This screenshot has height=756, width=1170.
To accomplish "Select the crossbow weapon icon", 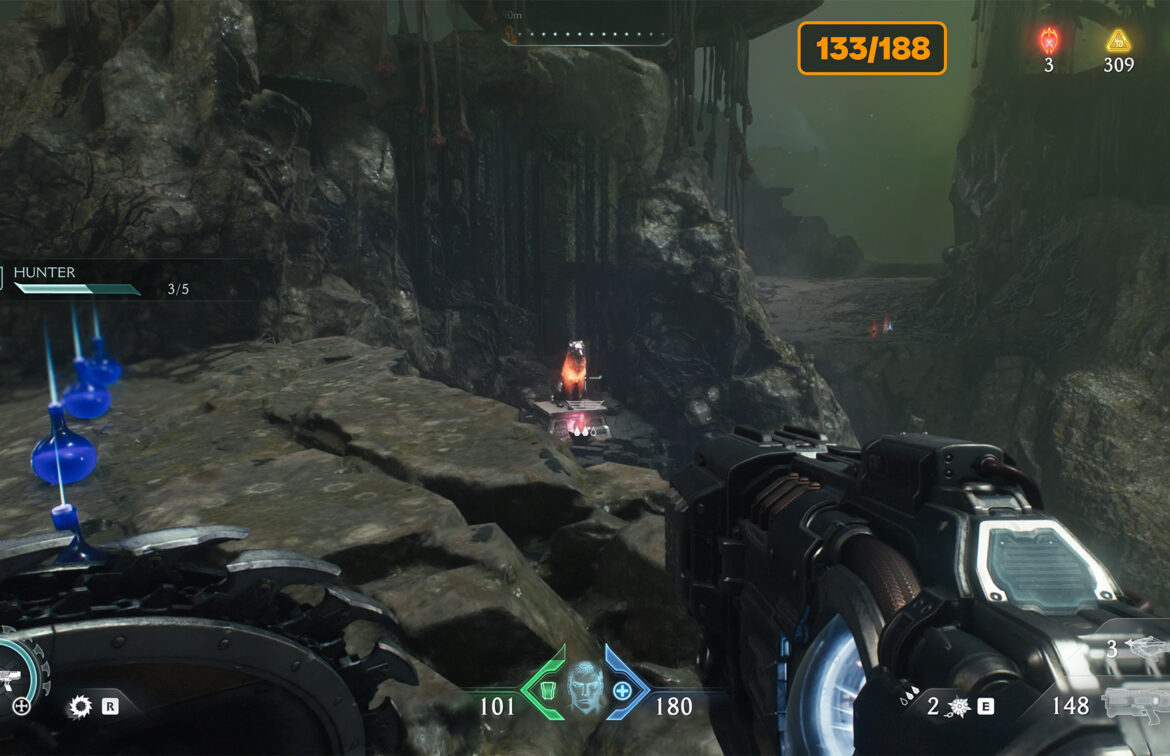I will [x=1144, y=647].
